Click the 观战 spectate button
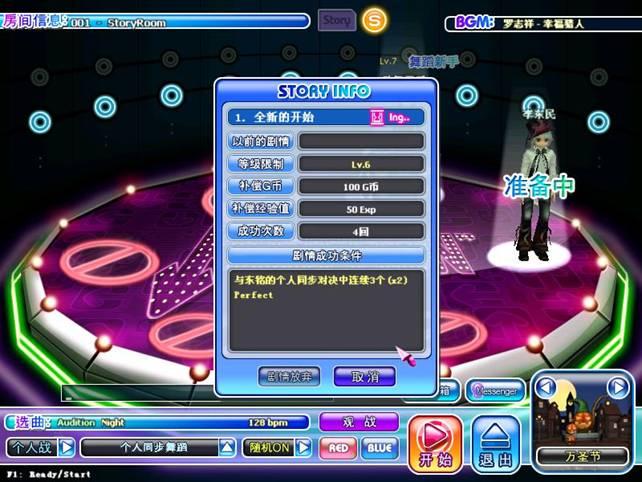The width and height of the screenshot is (642, 482). [358, 422]
